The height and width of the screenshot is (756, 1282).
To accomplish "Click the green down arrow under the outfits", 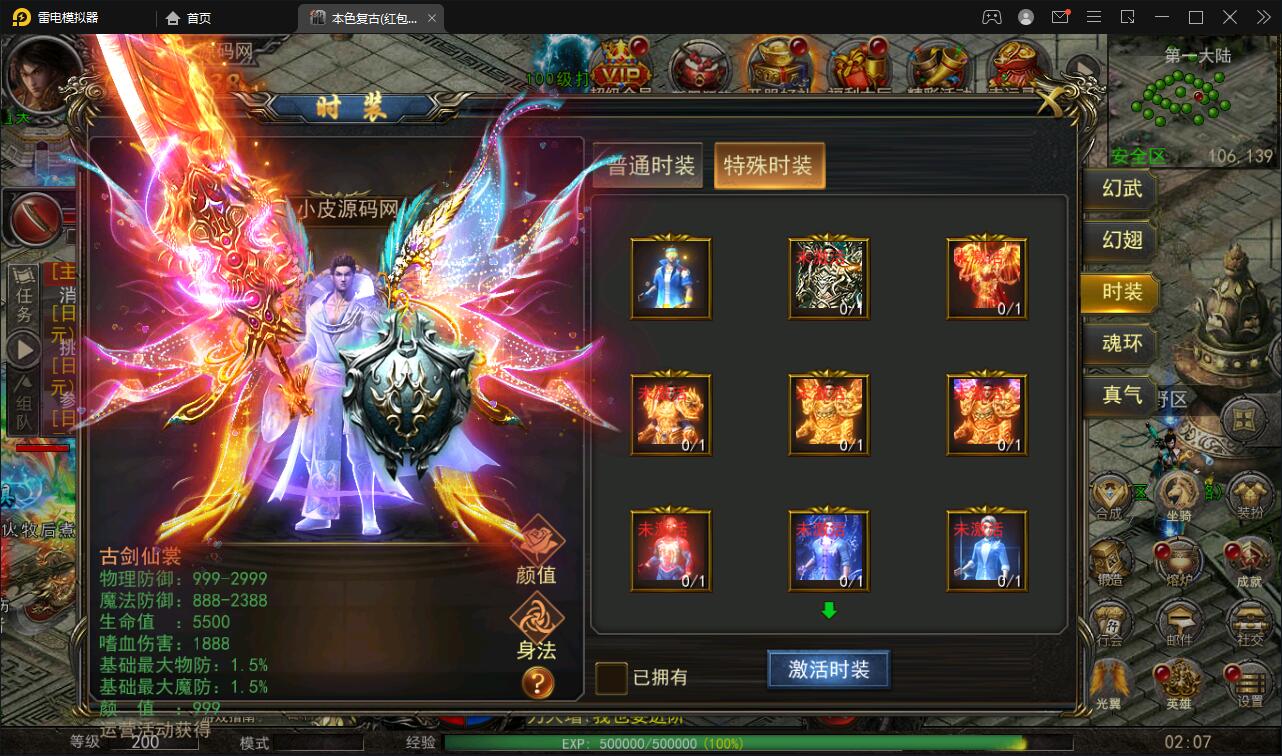I will point(828,608).
